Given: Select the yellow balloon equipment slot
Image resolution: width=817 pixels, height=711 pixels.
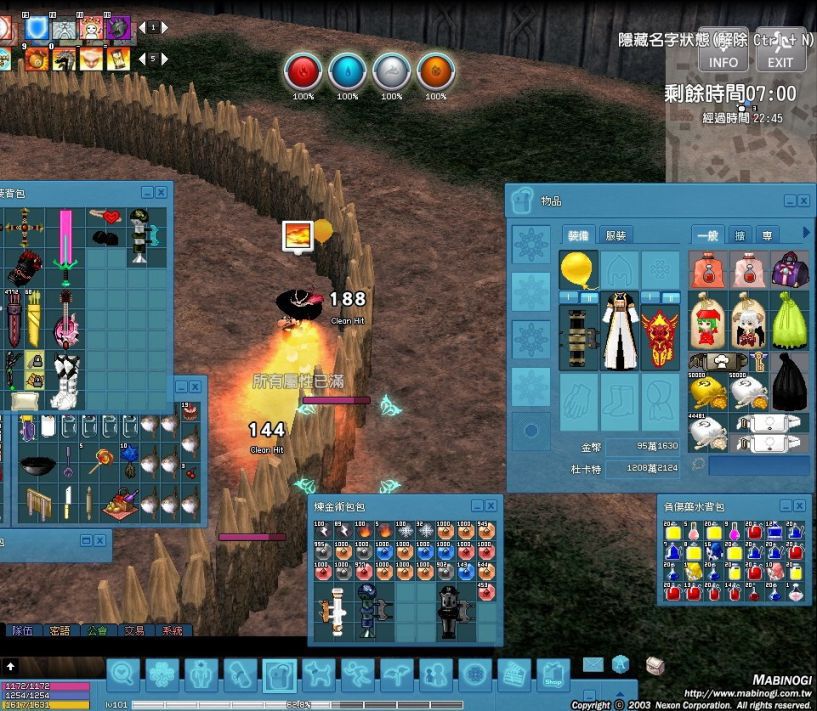Looking at the screenshot, I should (578, 270).
